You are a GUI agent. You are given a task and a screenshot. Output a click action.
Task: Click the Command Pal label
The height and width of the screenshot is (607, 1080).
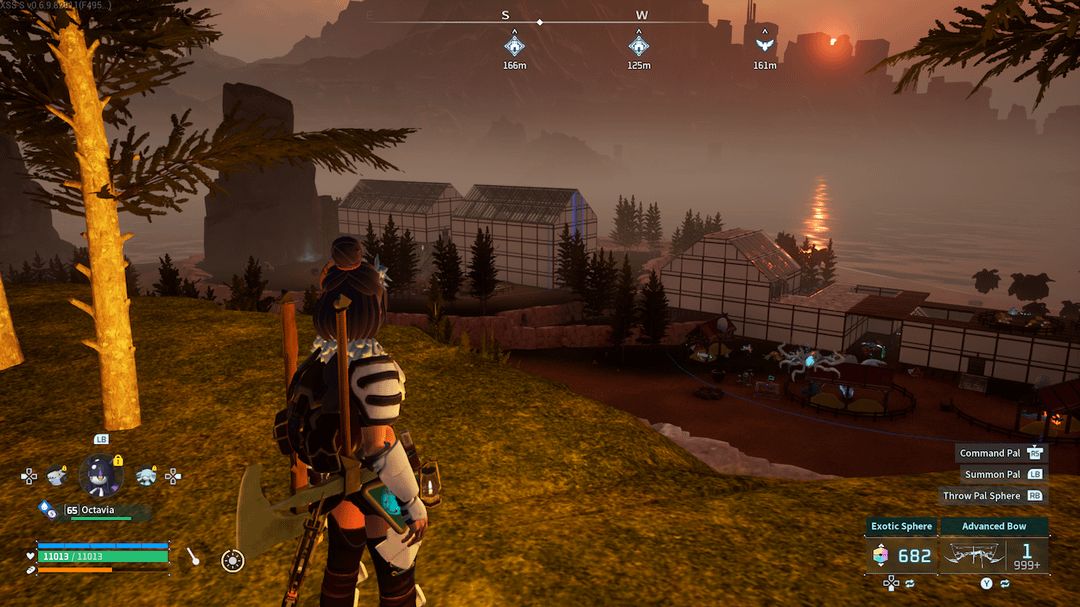click(x=990, y=453)
